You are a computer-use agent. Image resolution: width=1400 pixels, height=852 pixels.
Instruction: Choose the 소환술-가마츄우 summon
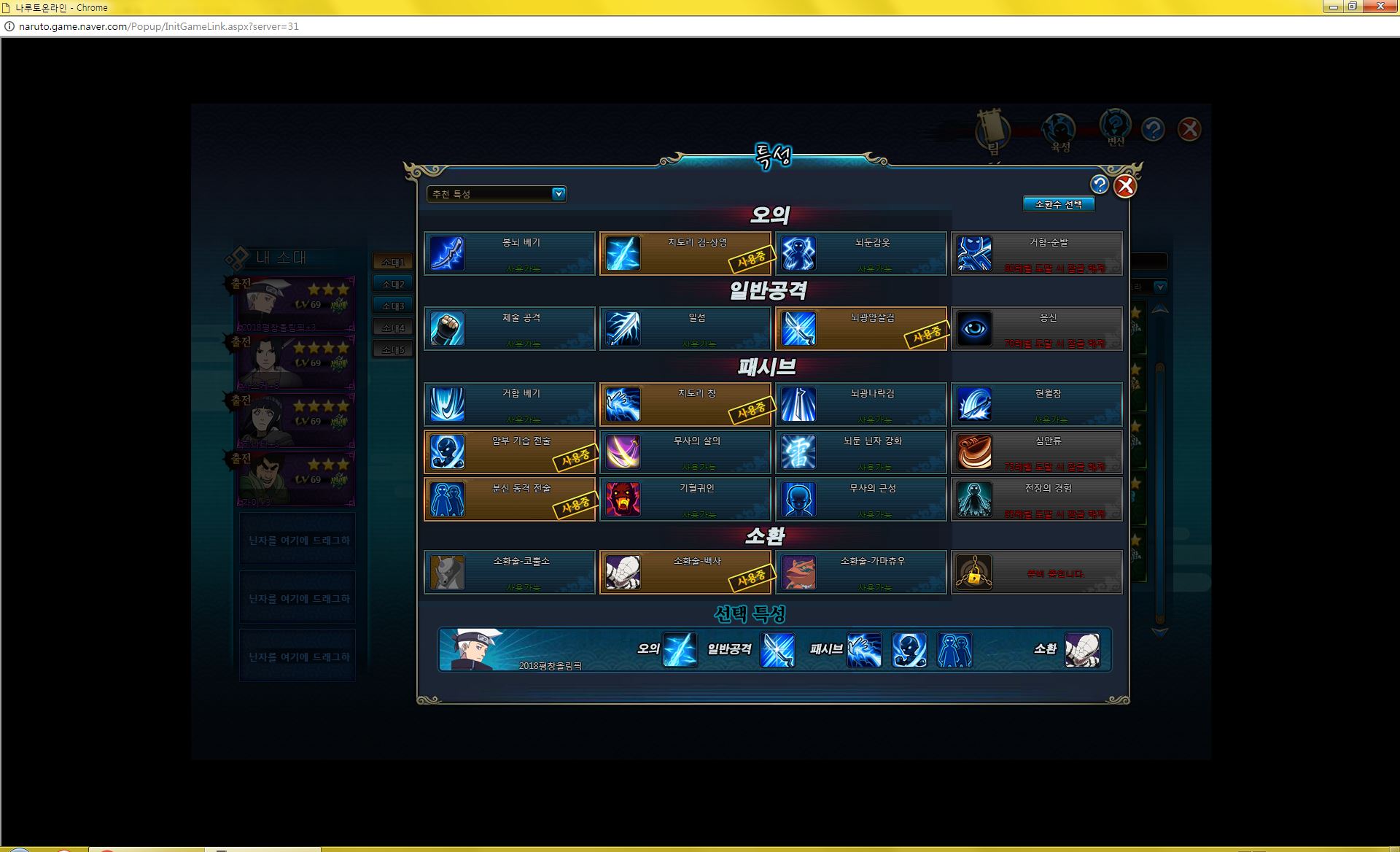pos(861,573)
